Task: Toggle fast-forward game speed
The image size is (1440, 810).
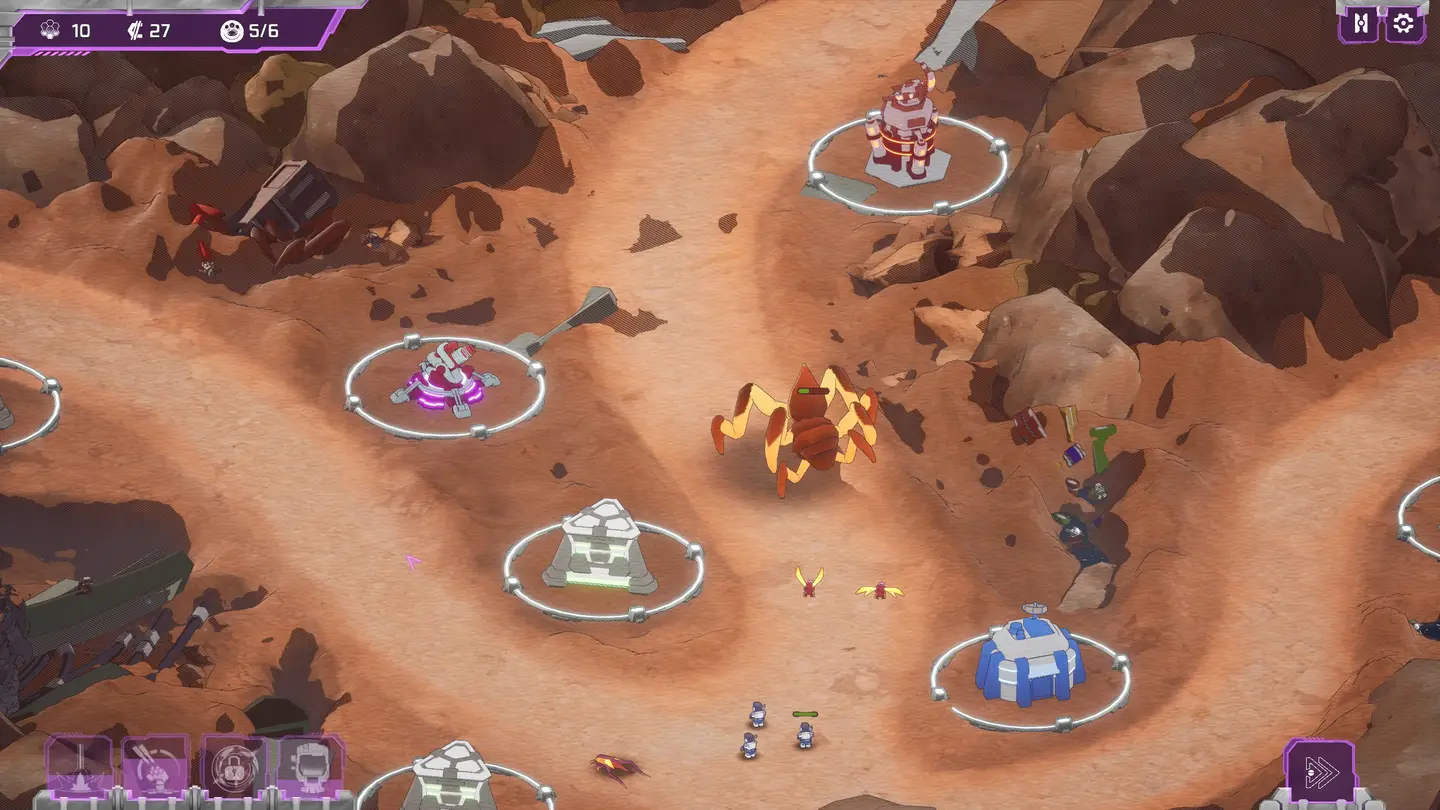Action: click(1319, 771)
